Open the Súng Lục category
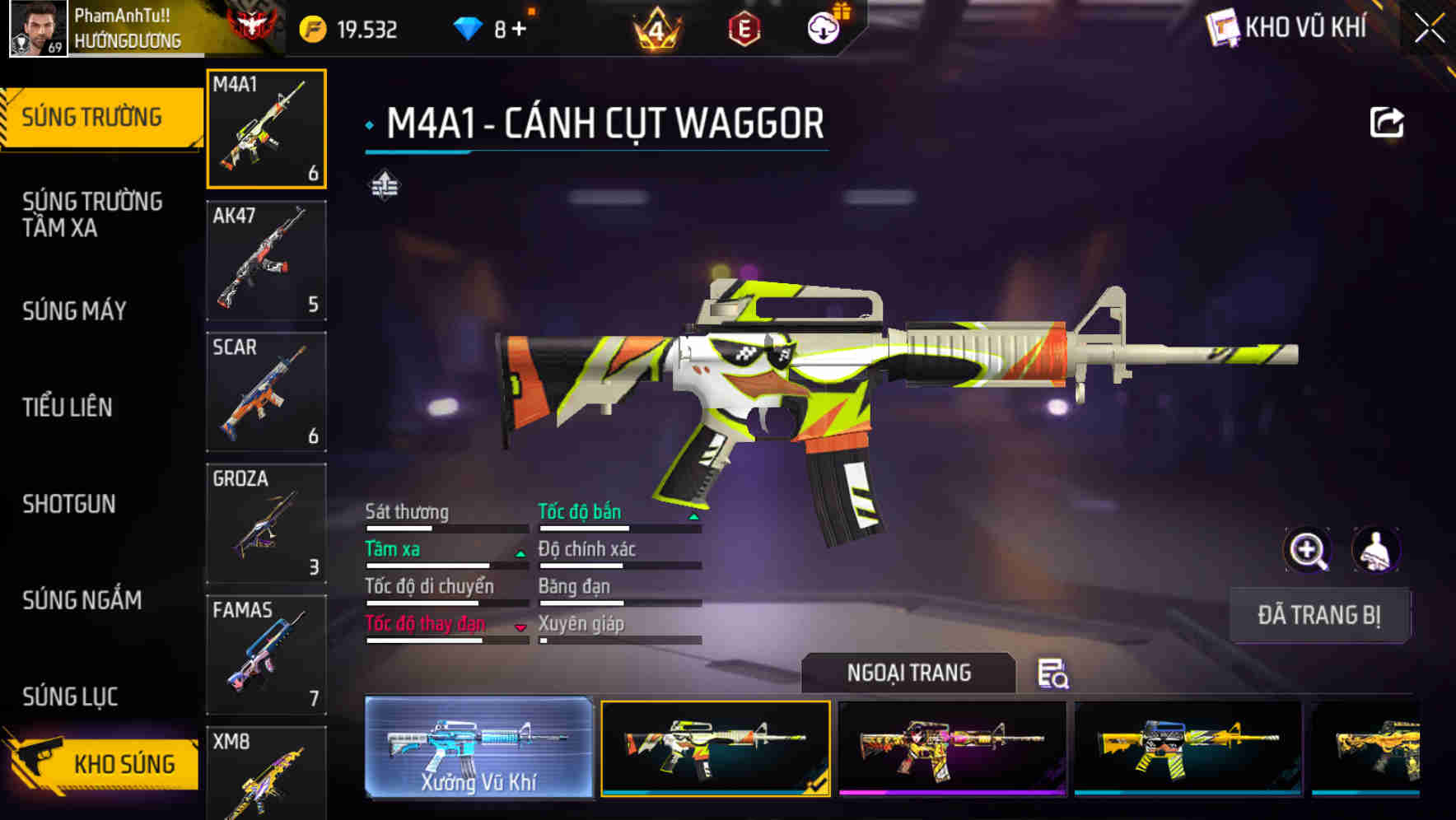This screenshot has width=1456, height=820. click(70, 697)
